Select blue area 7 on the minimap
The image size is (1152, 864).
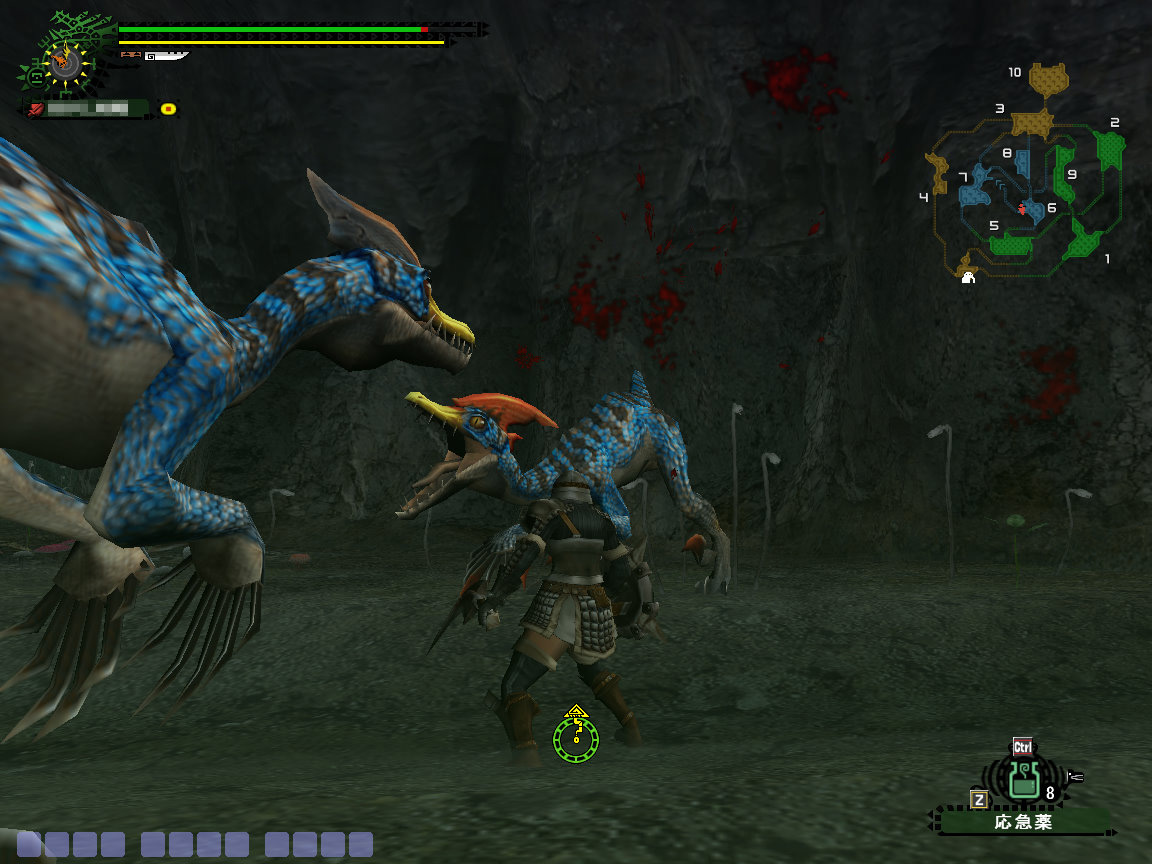coord(973,188)
